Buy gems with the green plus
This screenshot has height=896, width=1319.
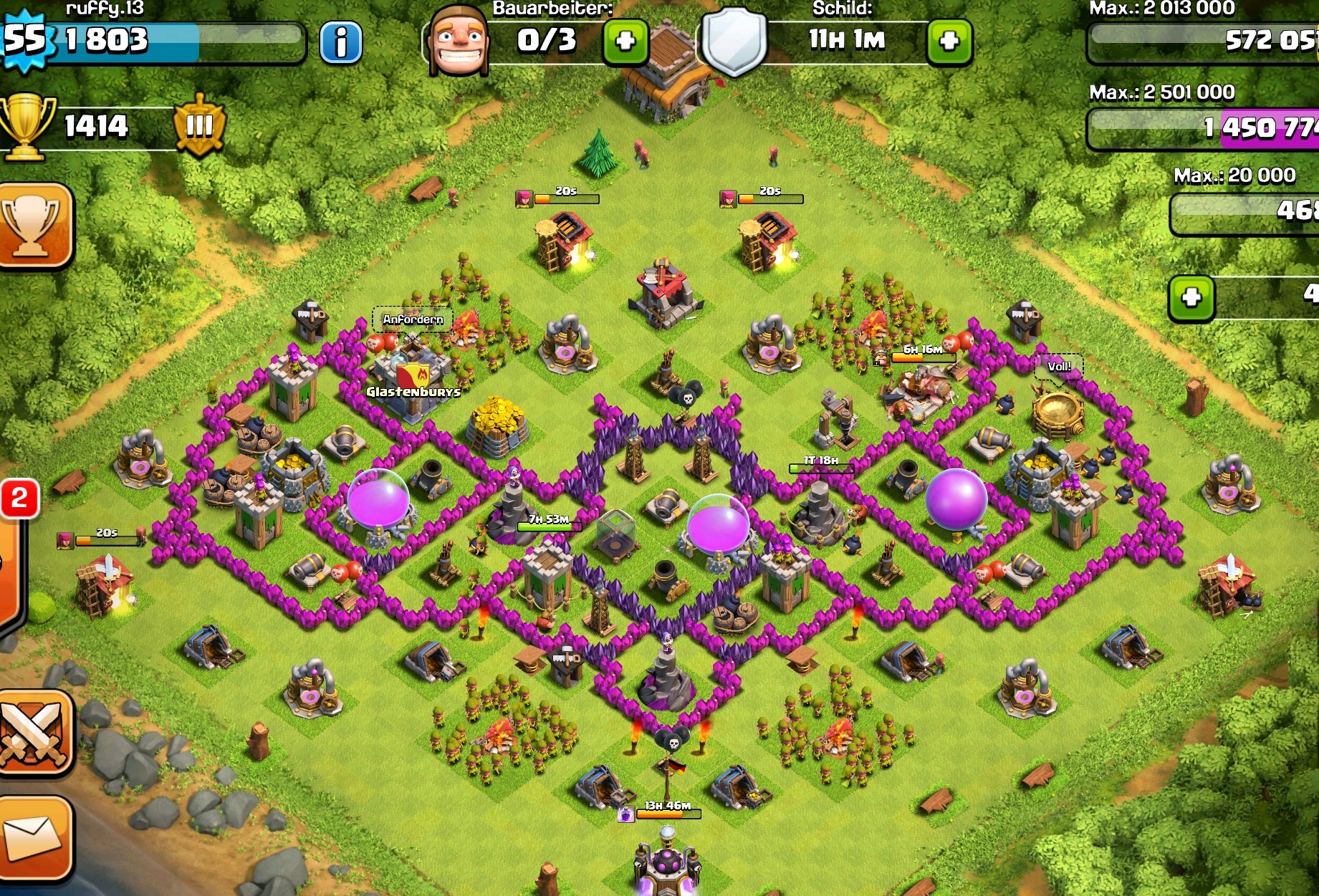click(x=1191, y=297)
